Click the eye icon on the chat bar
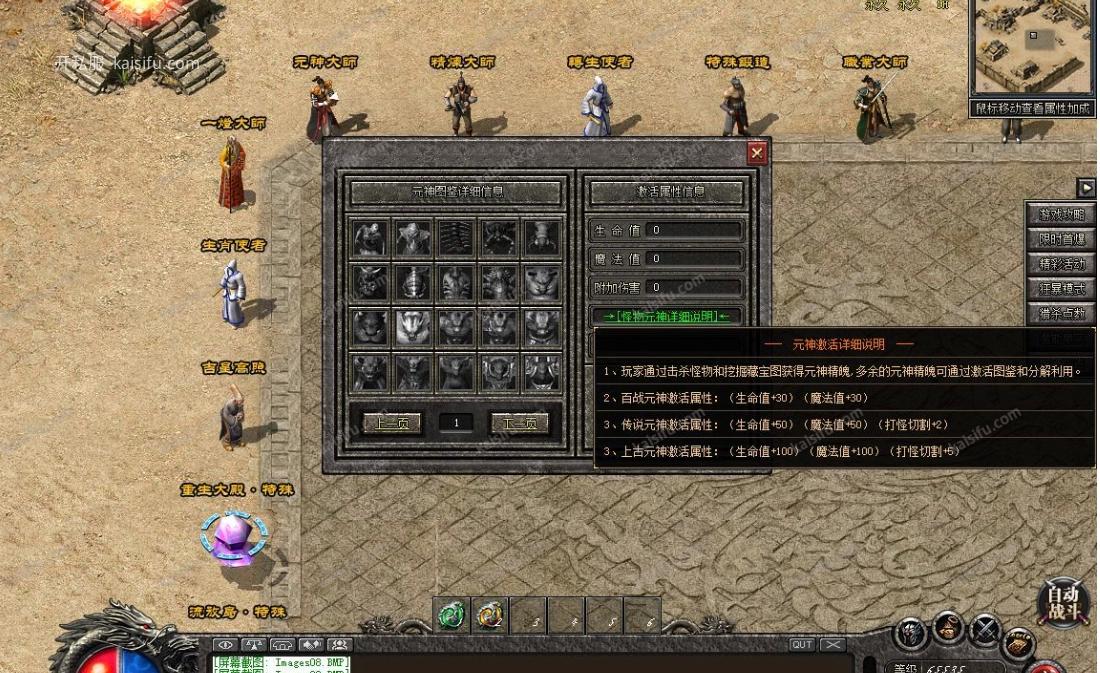 tap(225, 645)
